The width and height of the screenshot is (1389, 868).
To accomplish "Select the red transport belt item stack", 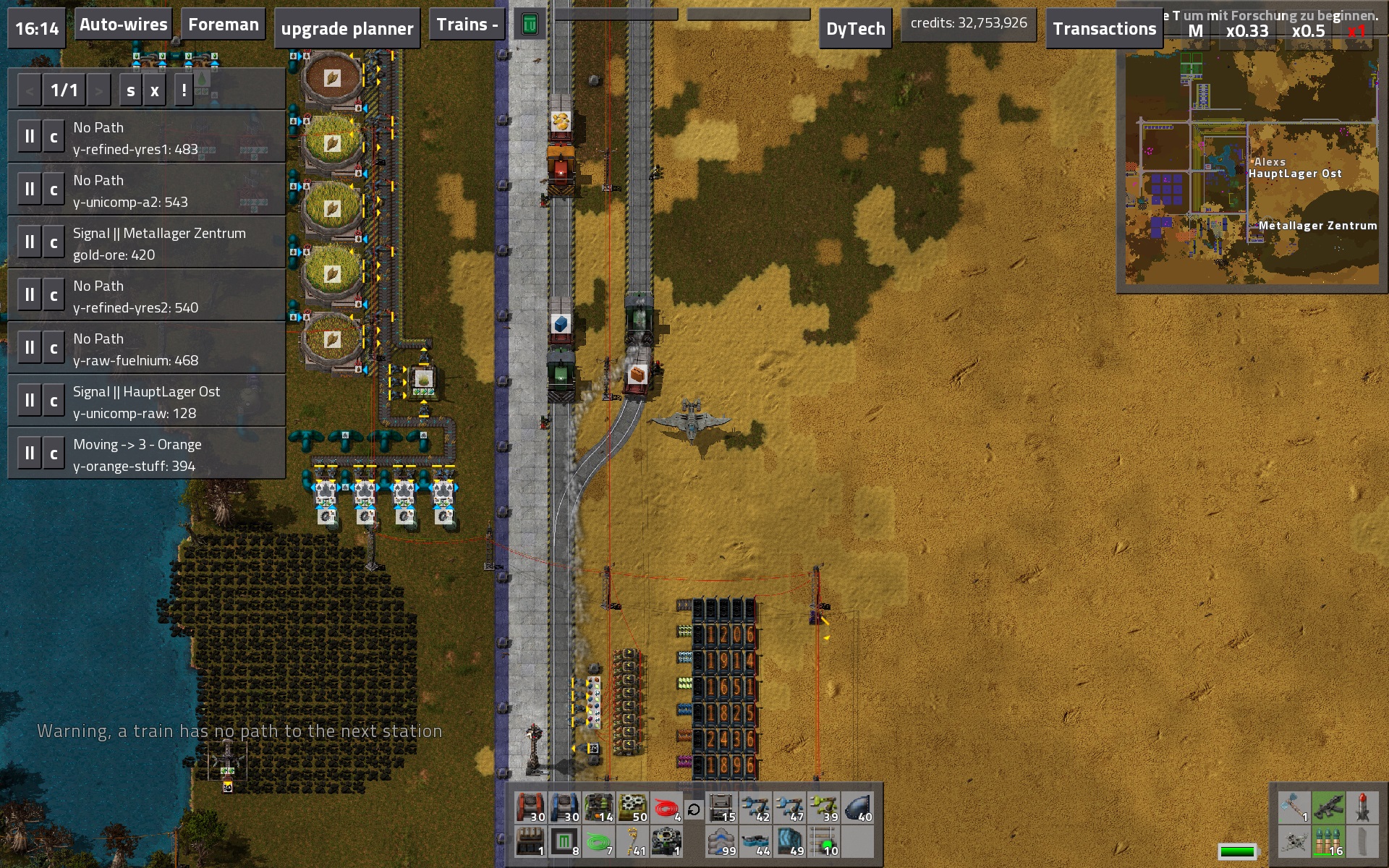I will click(530, 808).
